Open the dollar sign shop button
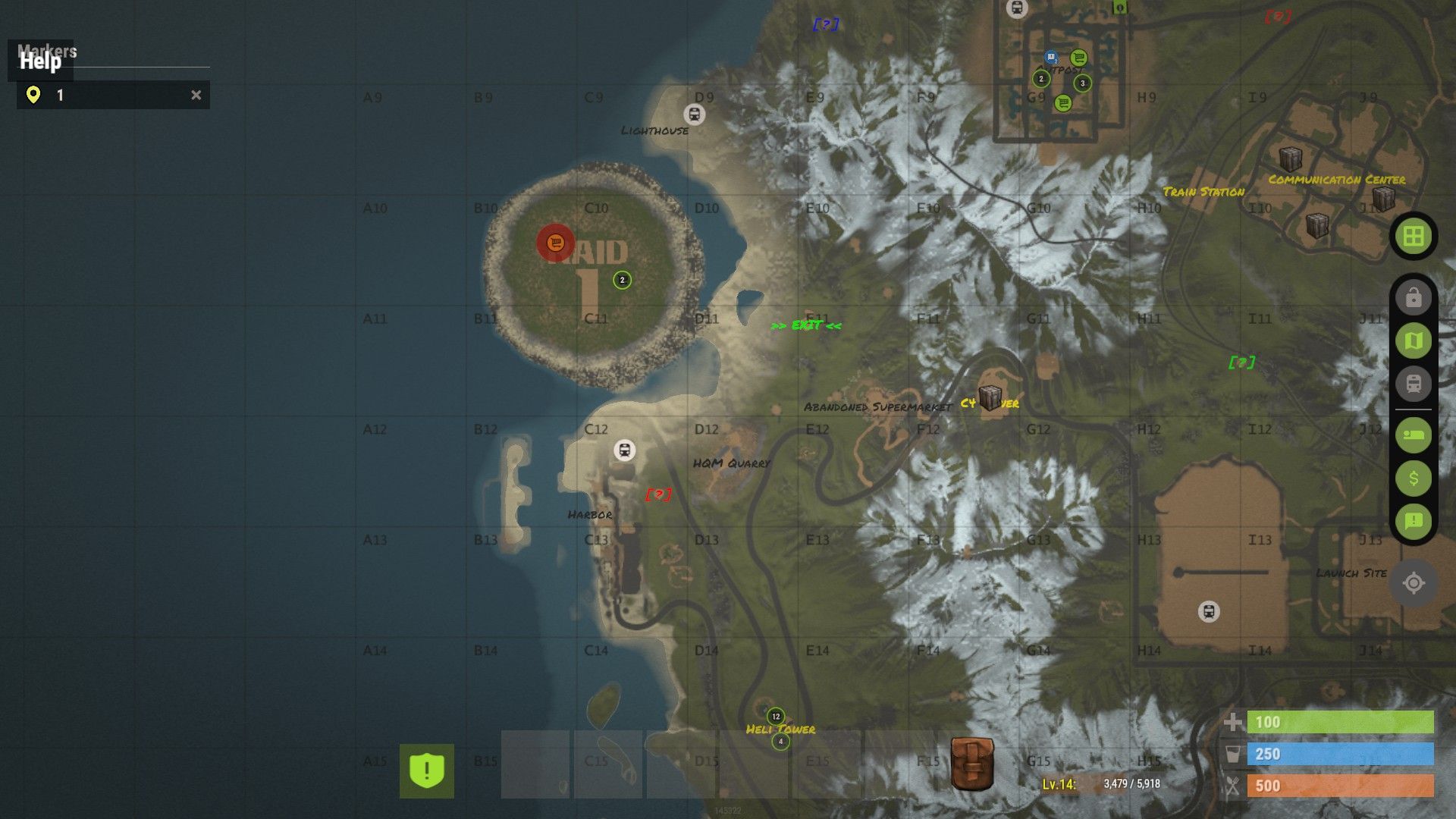This screenshot has width=1456, height=819. click(1413, 479)
